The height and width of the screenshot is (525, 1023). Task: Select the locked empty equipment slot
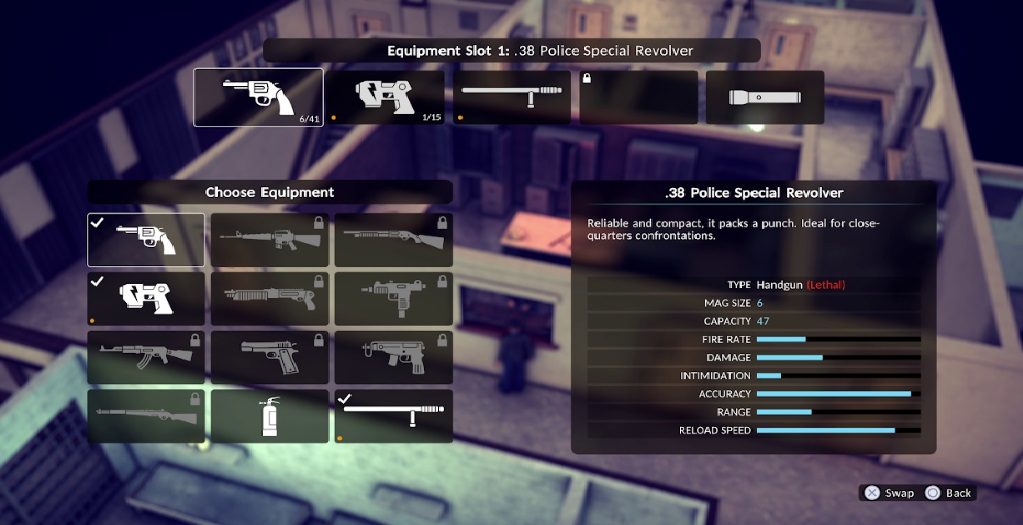click(638, 97)
